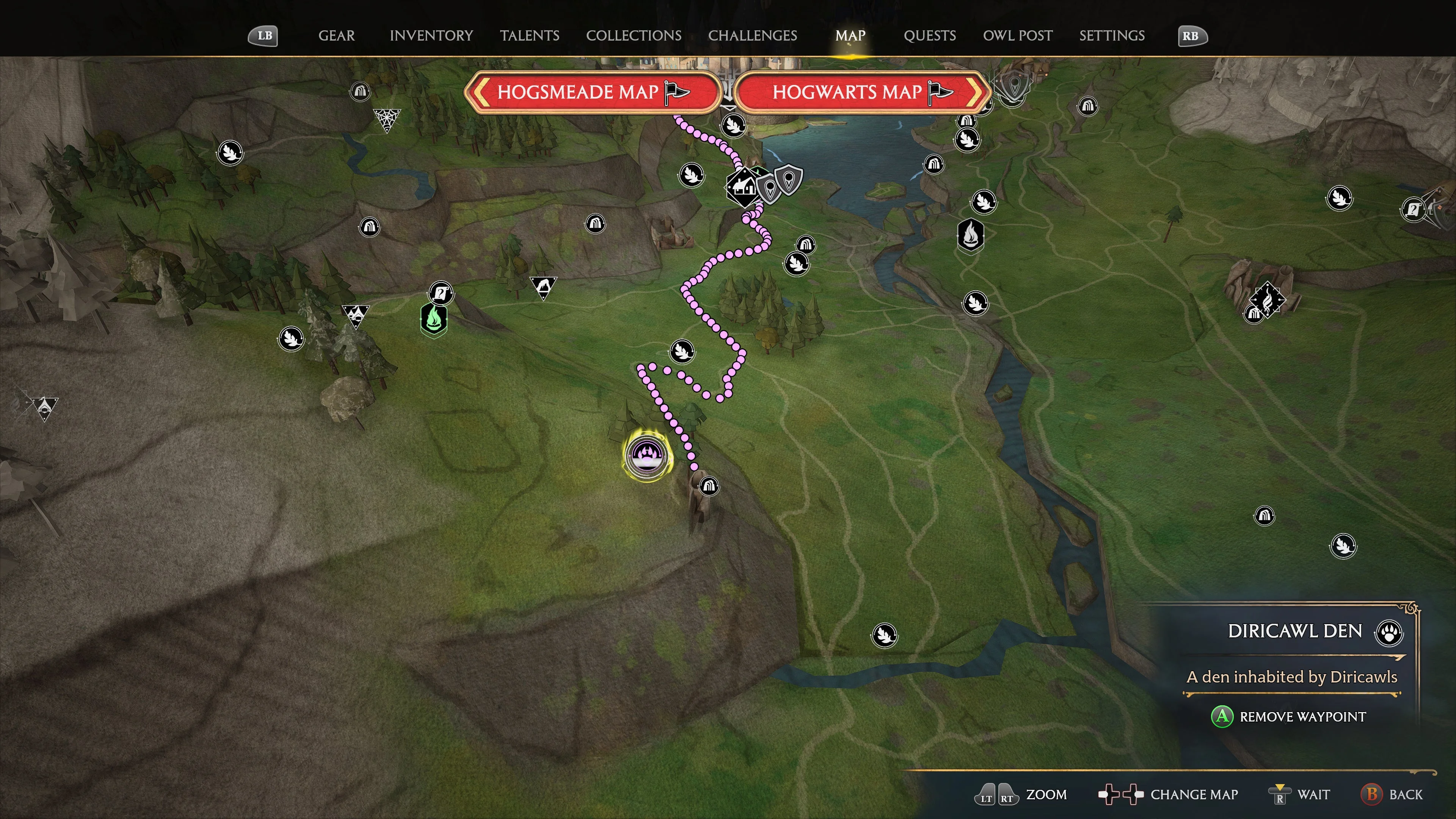Show the Challenges tab
The image size is (1456, 819).
pyautogui.click(x=752, y=36)
